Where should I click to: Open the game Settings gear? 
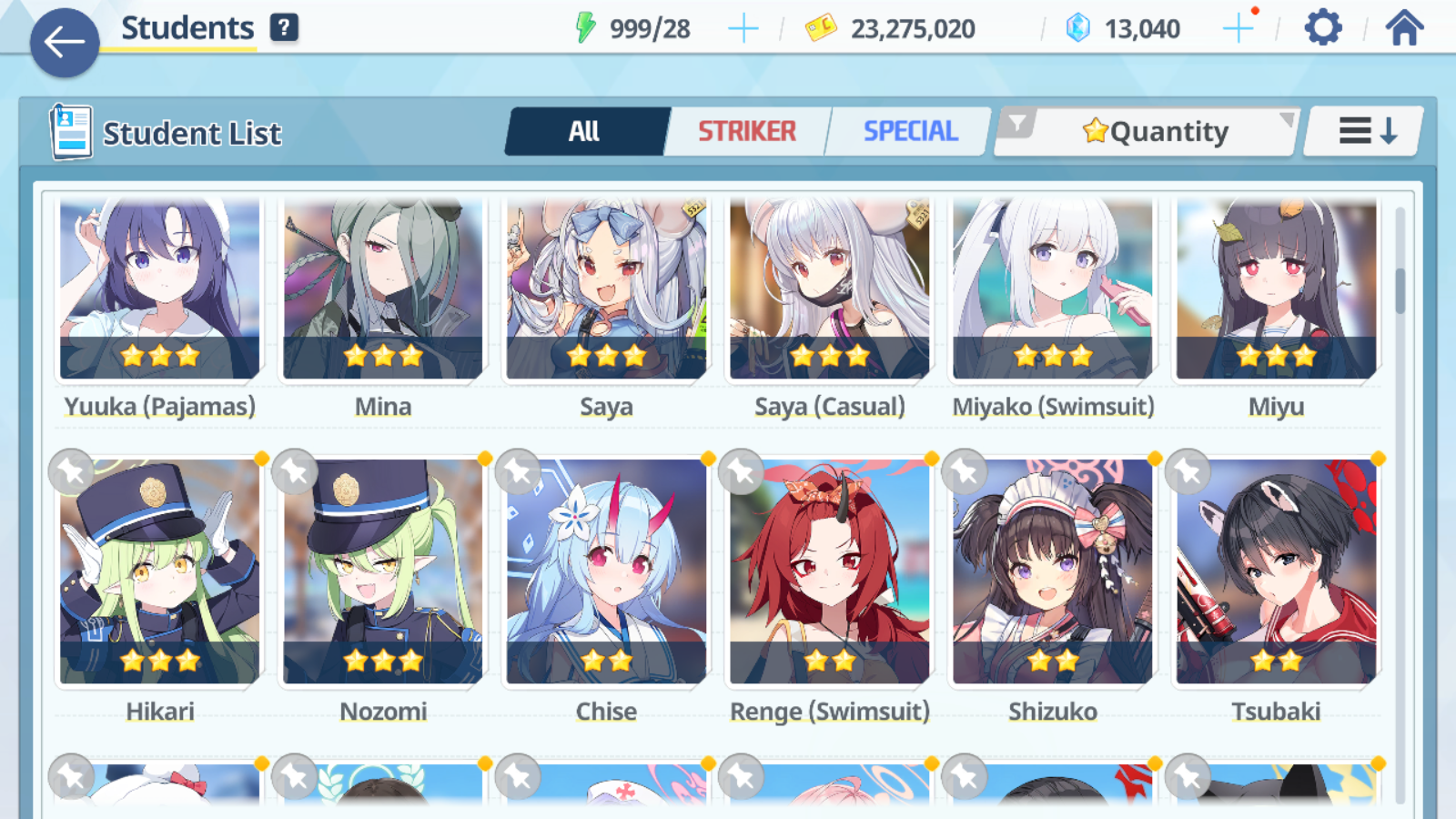tap(1321, 27)
